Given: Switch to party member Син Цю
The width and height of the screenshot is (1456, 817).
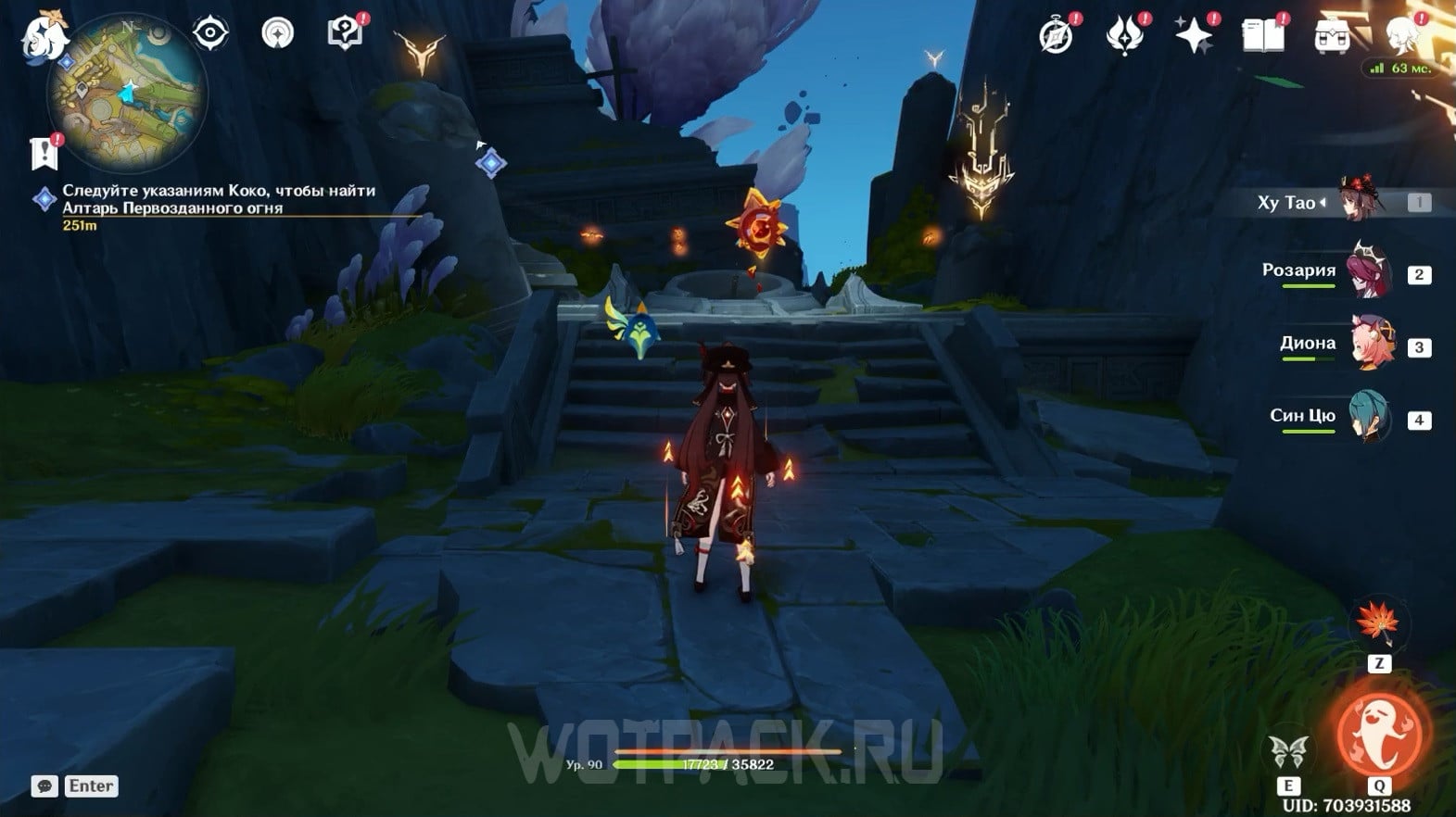Looking at the screenshot, I should point(1370,418).
